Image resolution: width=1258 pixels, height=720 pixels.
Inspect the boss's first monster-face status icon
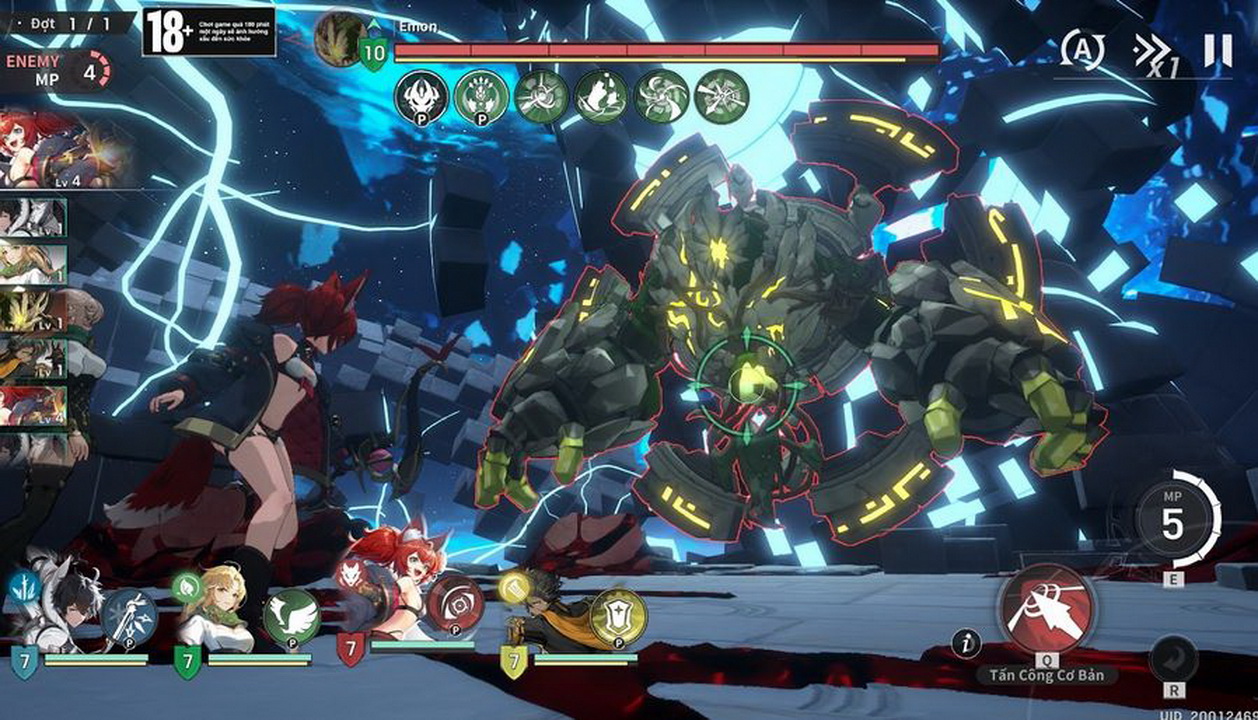pos(421,97)
